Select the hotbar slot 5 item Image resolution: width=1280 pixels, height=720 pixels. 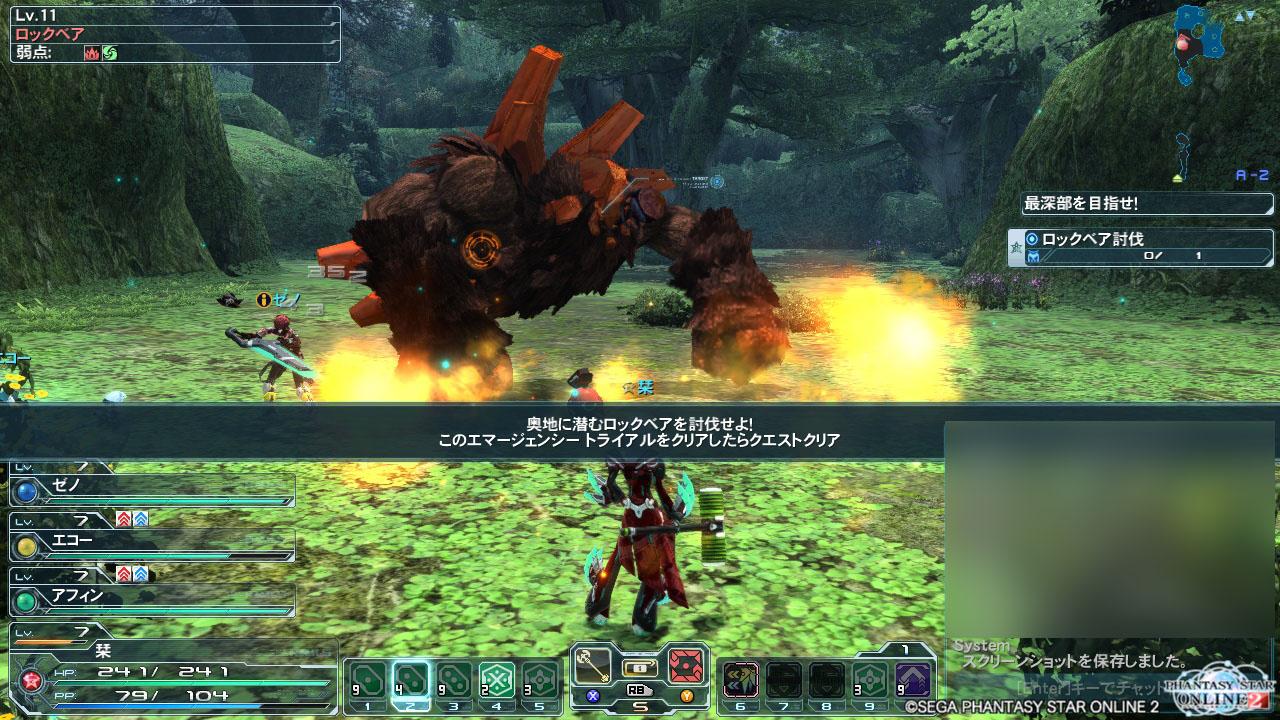[540, 680]
